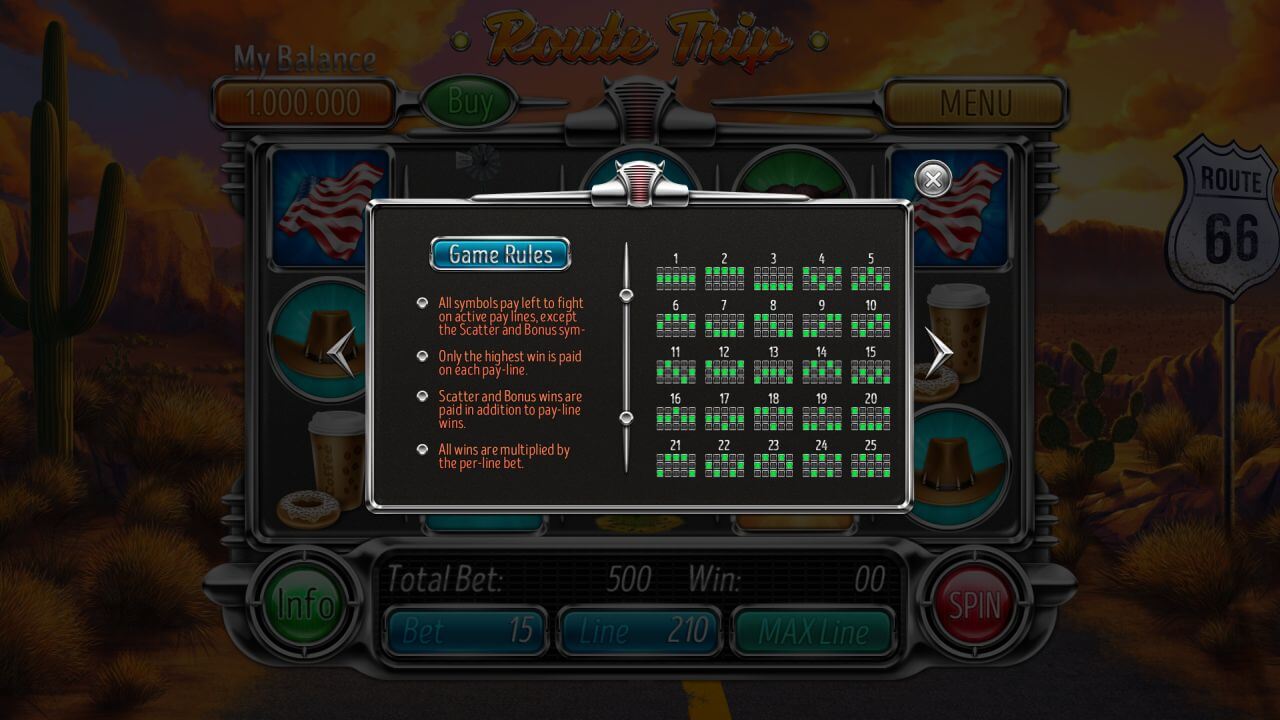Open the green Info button
This screenshot has width=1280, height=720.
point(305,604)
